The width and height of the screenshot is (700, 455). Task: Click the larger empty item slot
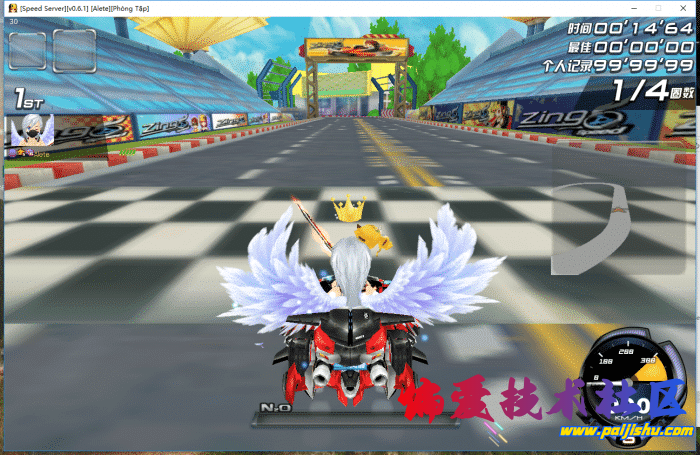point(74,52)
